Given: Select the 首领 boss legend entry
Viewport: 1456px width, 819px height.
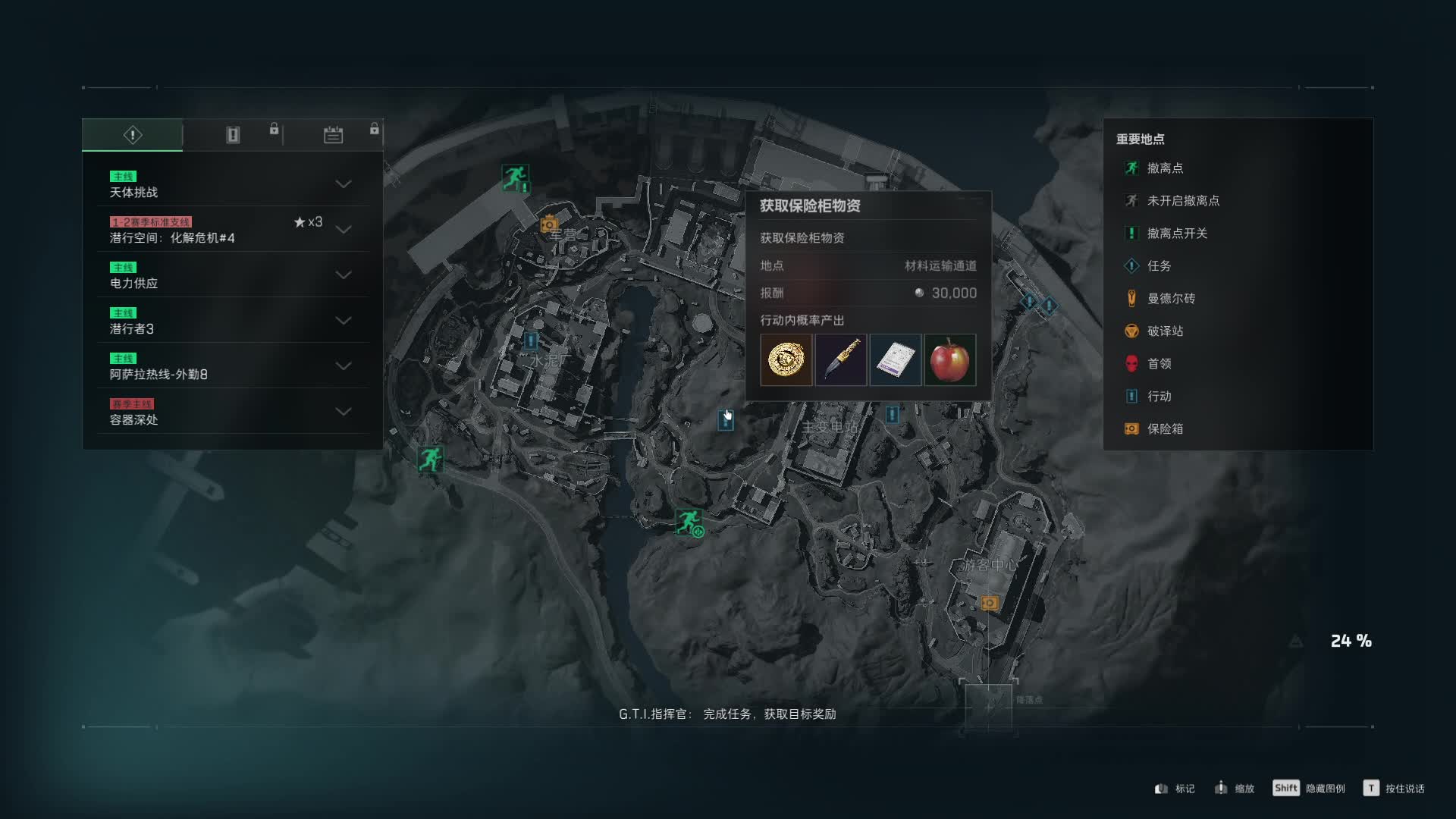Looking at the screenshot, I should [x=1158, y=364].
